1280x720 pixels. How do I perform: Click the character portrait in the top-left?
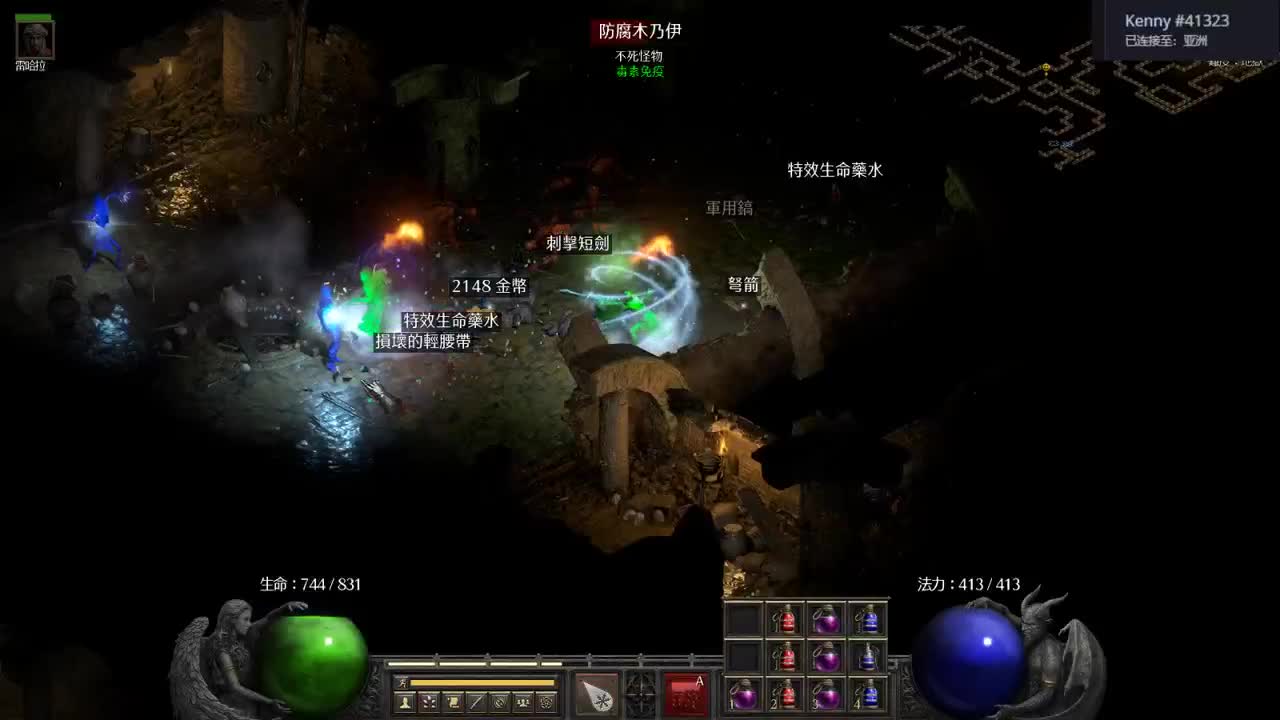click(x=35, y=42)
